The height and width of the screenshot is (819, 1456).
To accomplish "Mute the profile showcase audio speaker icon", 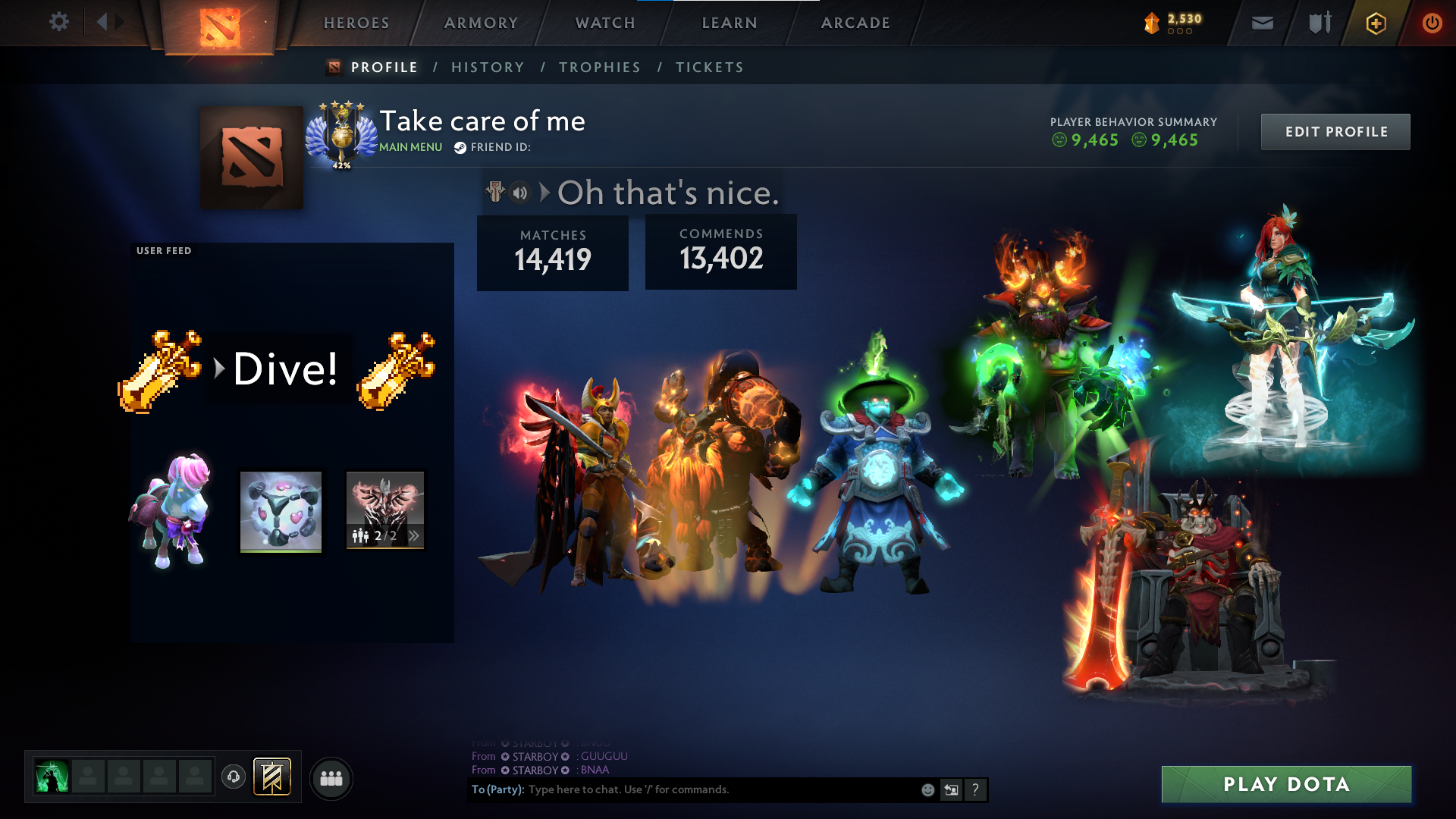I will click(x=519, y=193).
